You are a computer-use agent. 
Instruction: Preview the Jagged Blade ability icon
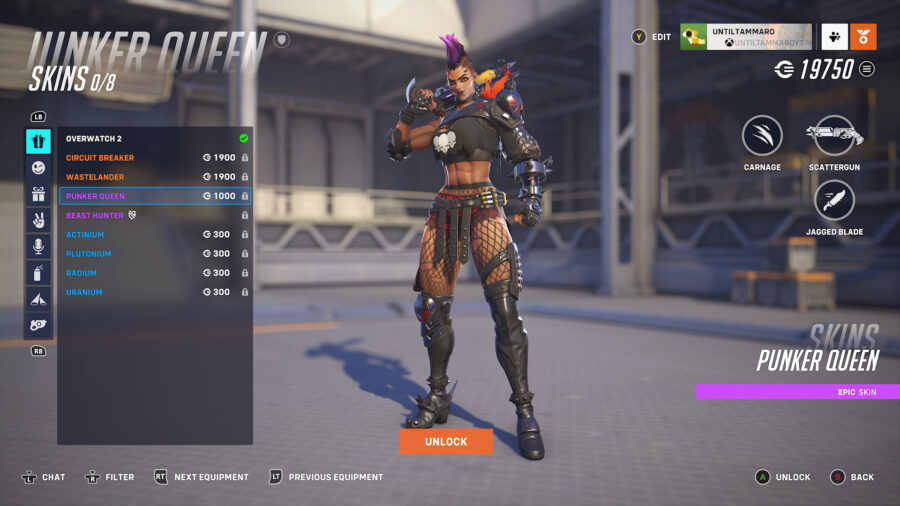coord(833,201)
